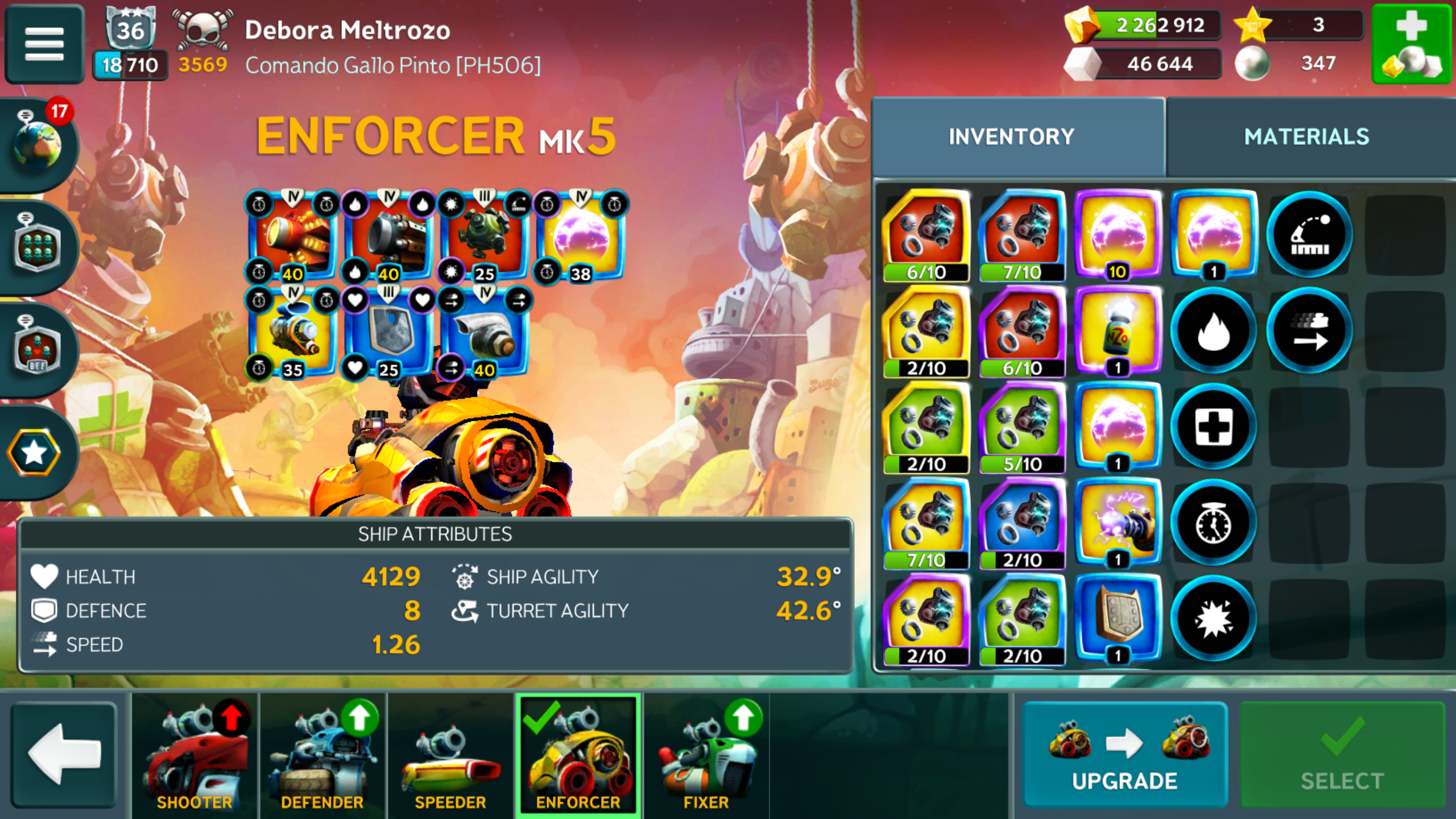Open the star hexagon badge icon
1456x819 pixels.
[34, 453]
